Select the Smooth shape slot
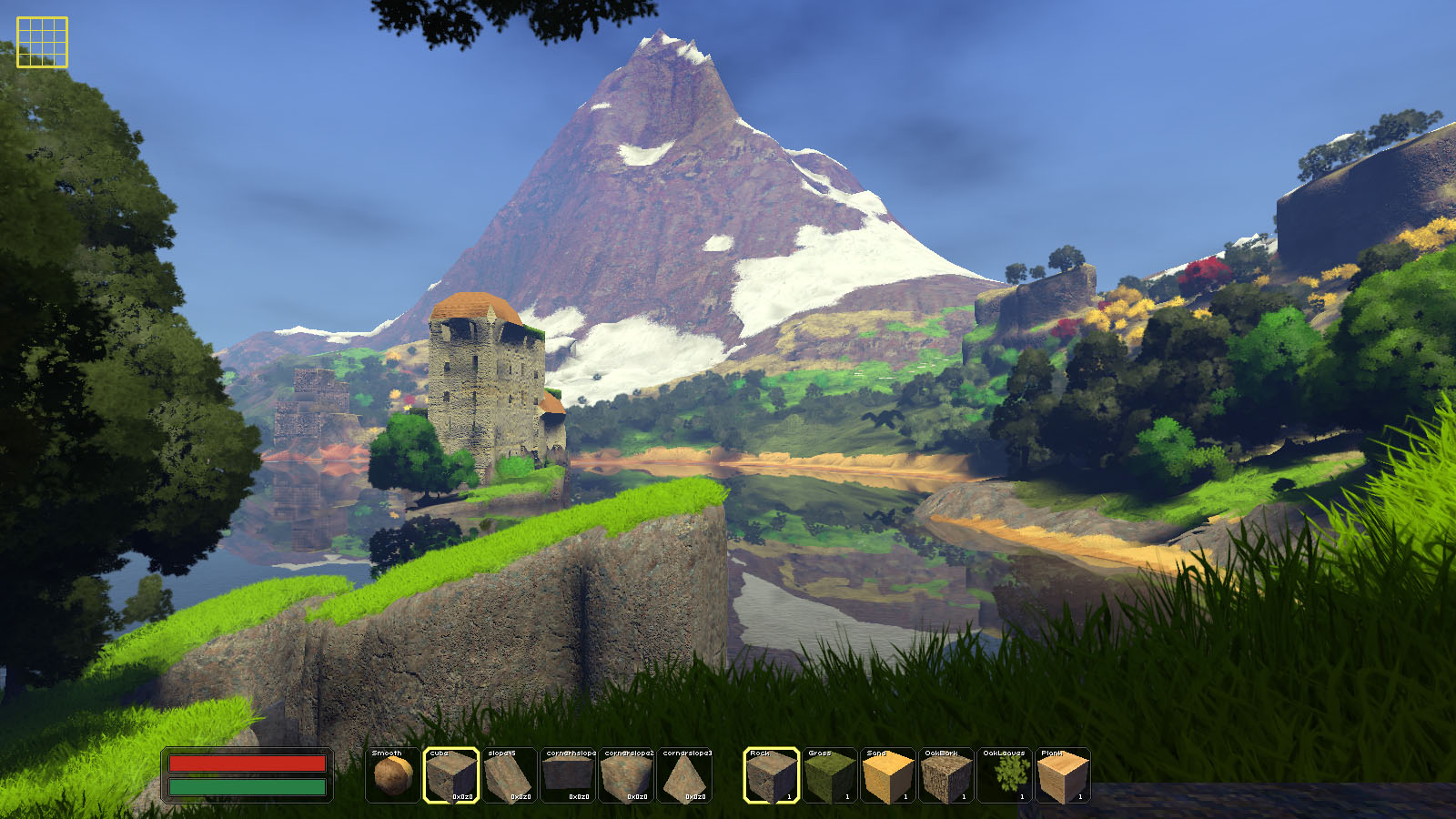 393,775
